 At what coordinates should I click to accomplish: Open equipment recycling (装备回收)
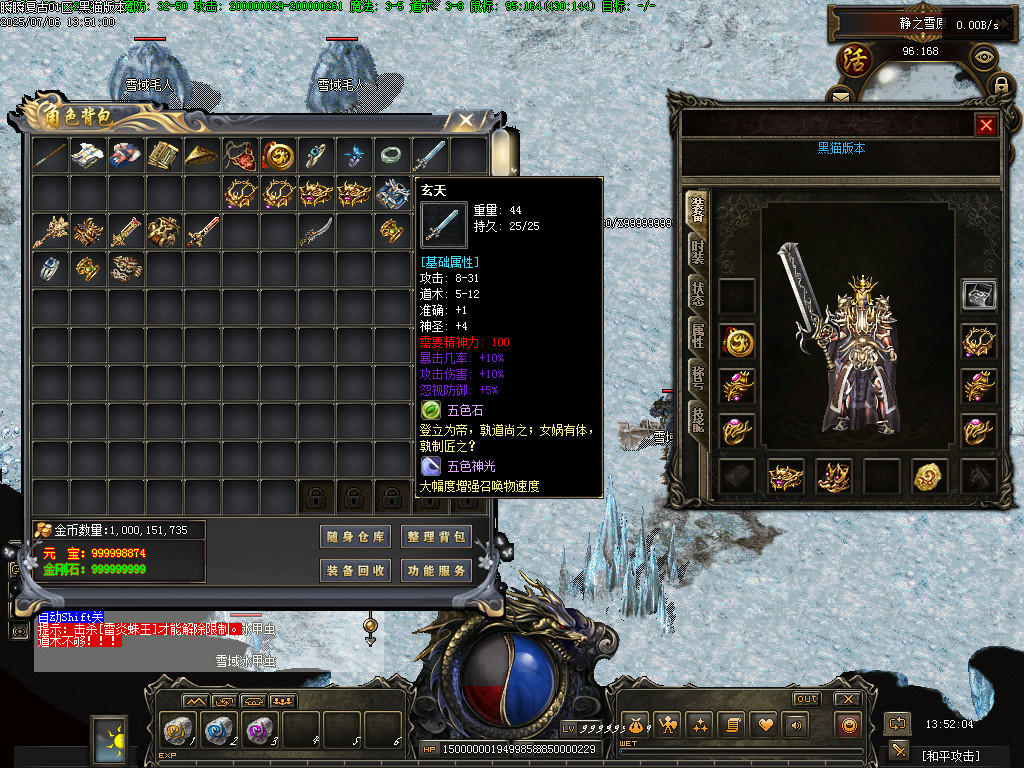[x=355, y=571]
